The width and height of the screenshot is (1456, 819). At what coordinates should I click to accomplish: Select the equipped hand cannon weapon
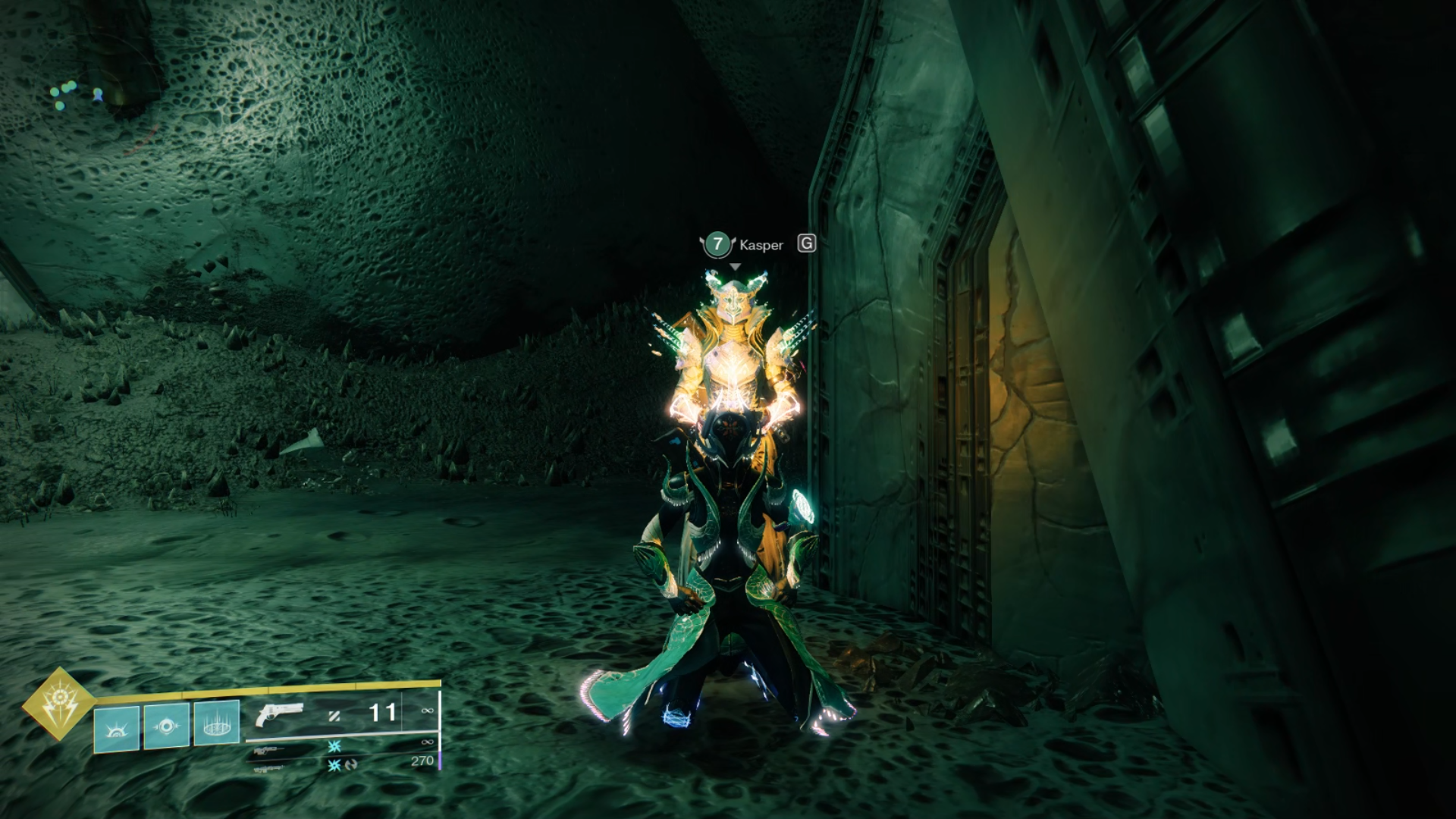[x=280, y=715]
